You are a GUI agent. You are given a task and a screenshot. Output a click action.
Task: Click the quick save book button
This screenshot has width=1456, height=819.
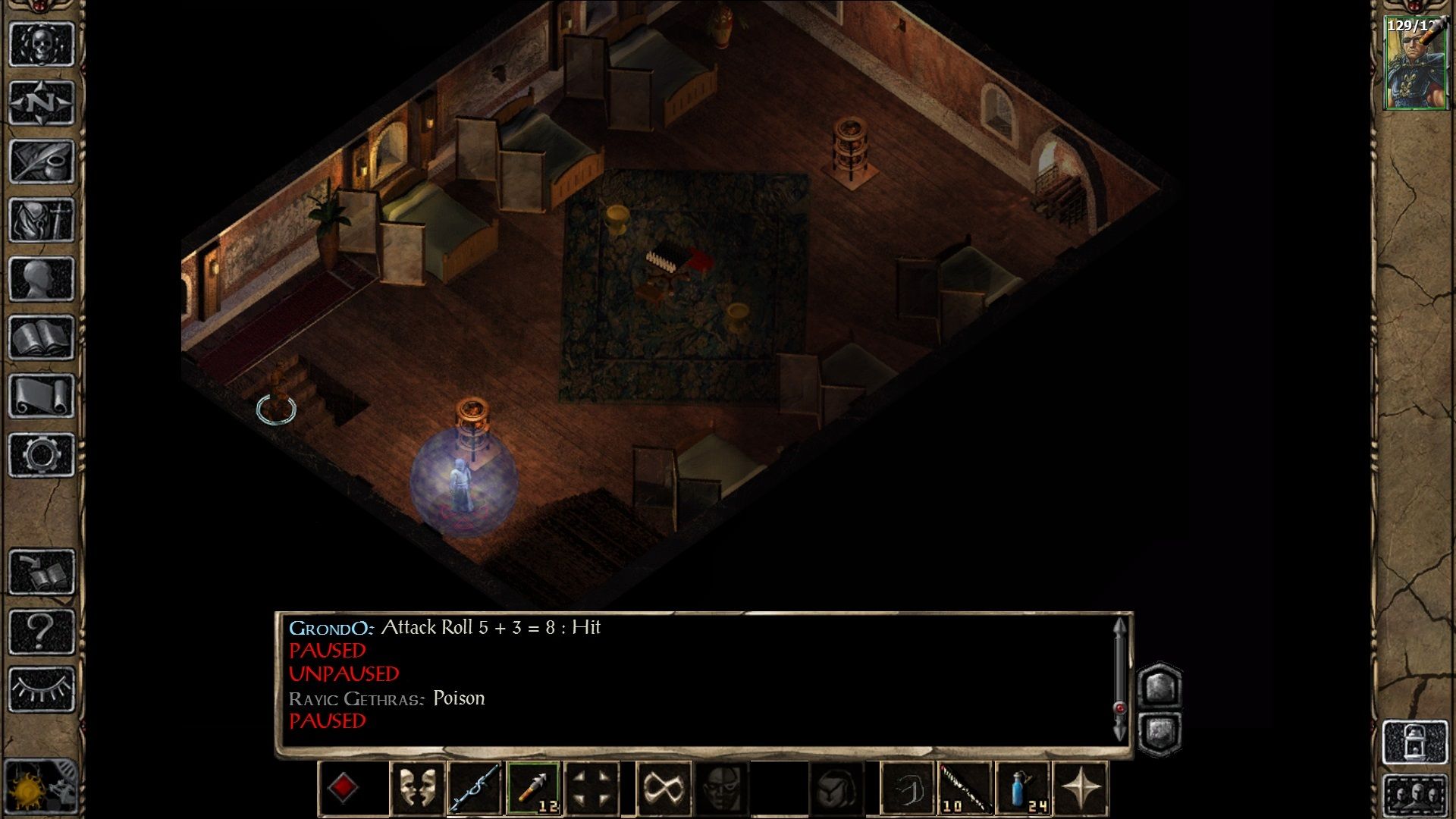point(41,572)
